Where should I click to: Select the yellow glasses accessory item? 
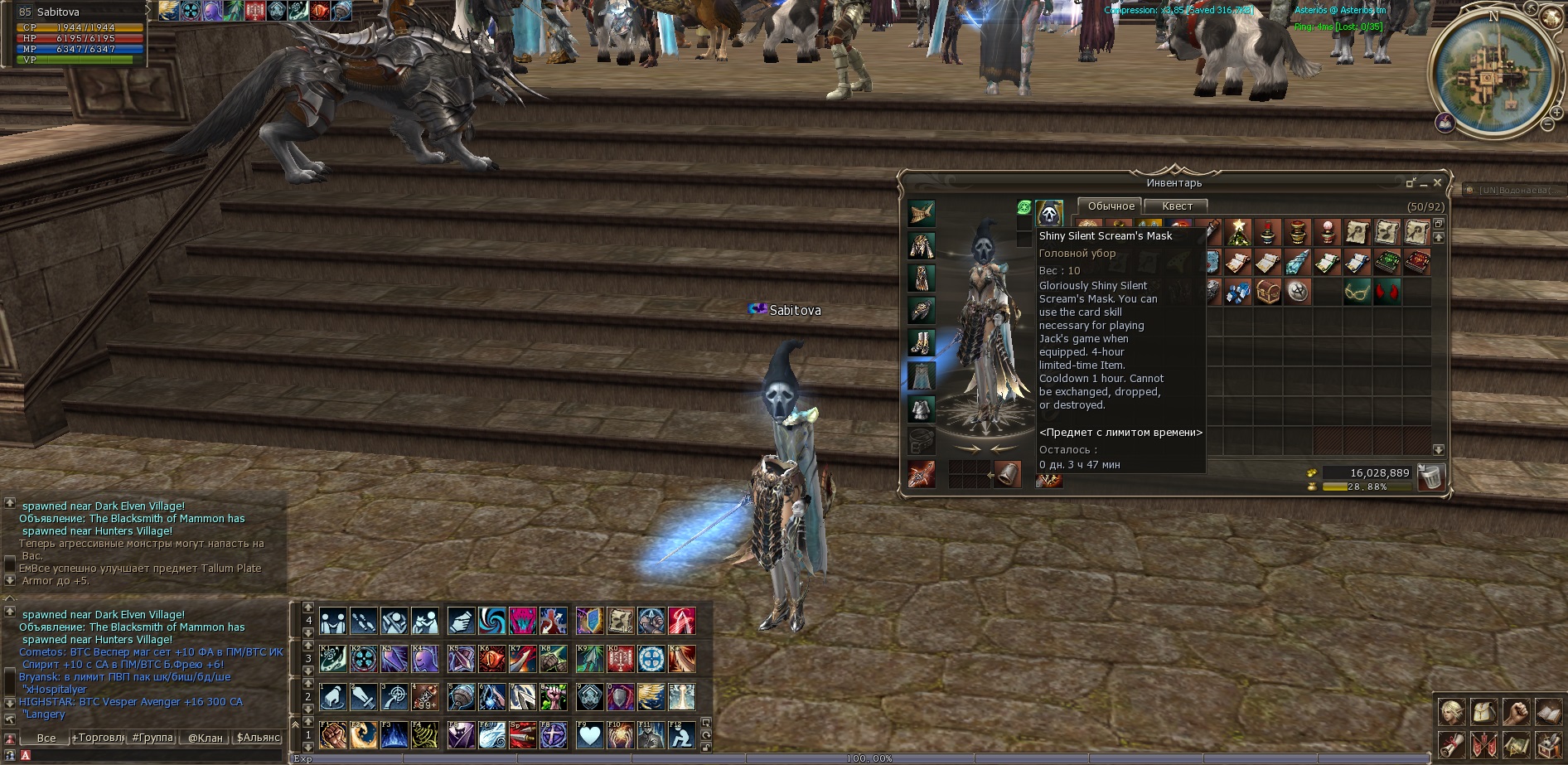(x=1357, y=292)
